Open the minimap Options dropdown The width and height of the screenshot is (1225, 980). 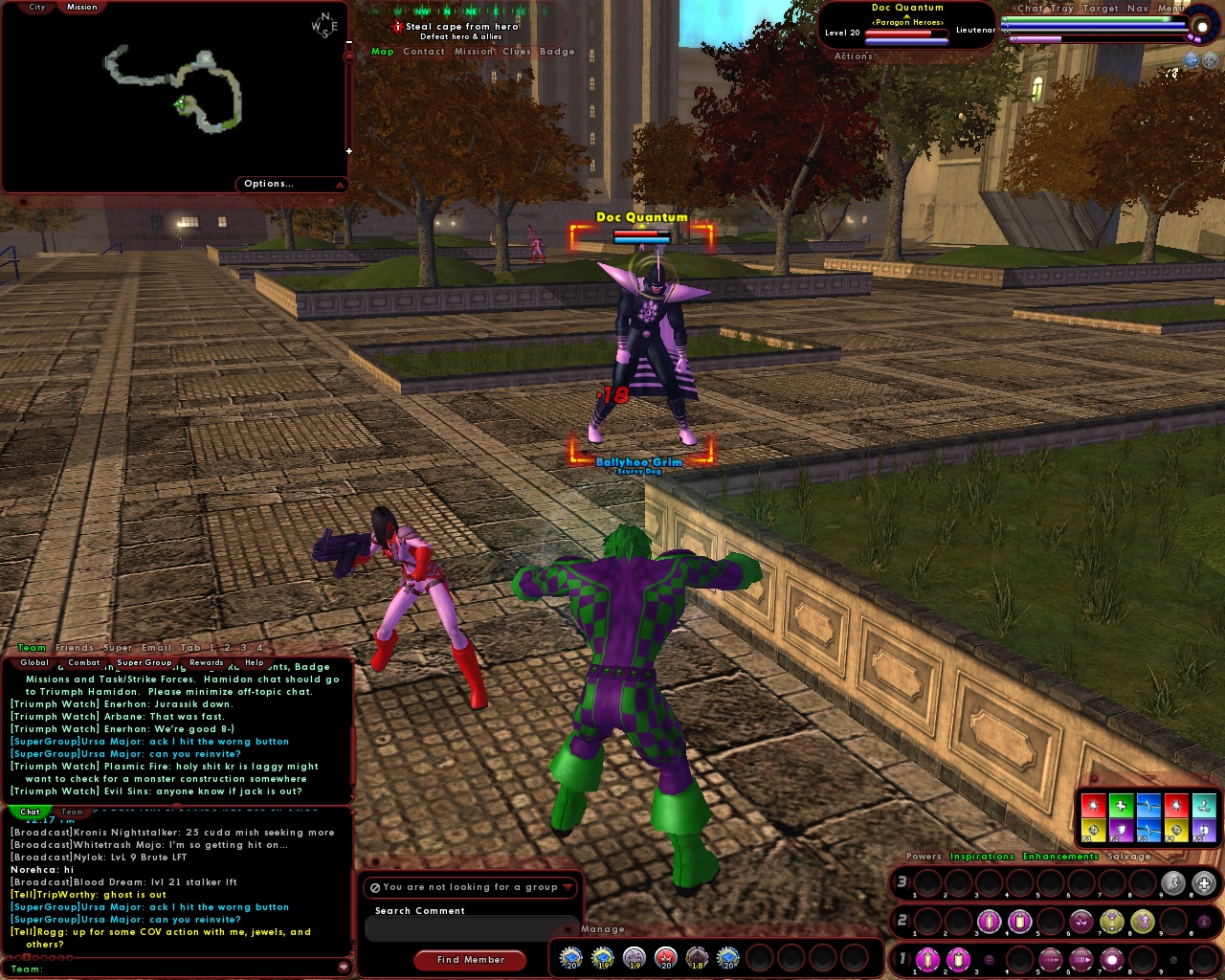tap(289, 184)
